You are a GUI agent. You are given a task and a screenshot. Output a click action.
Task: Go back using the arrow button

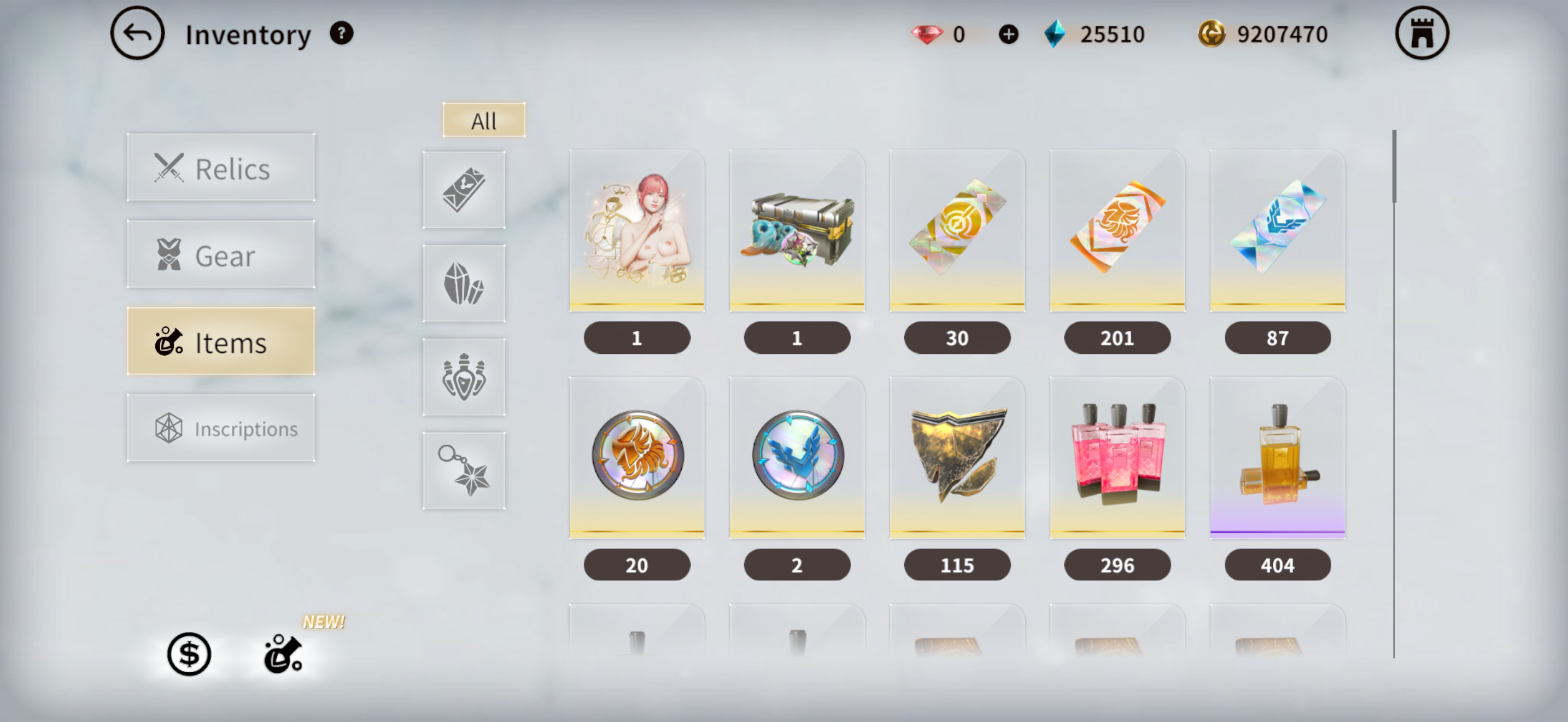(x=137, y=33)
